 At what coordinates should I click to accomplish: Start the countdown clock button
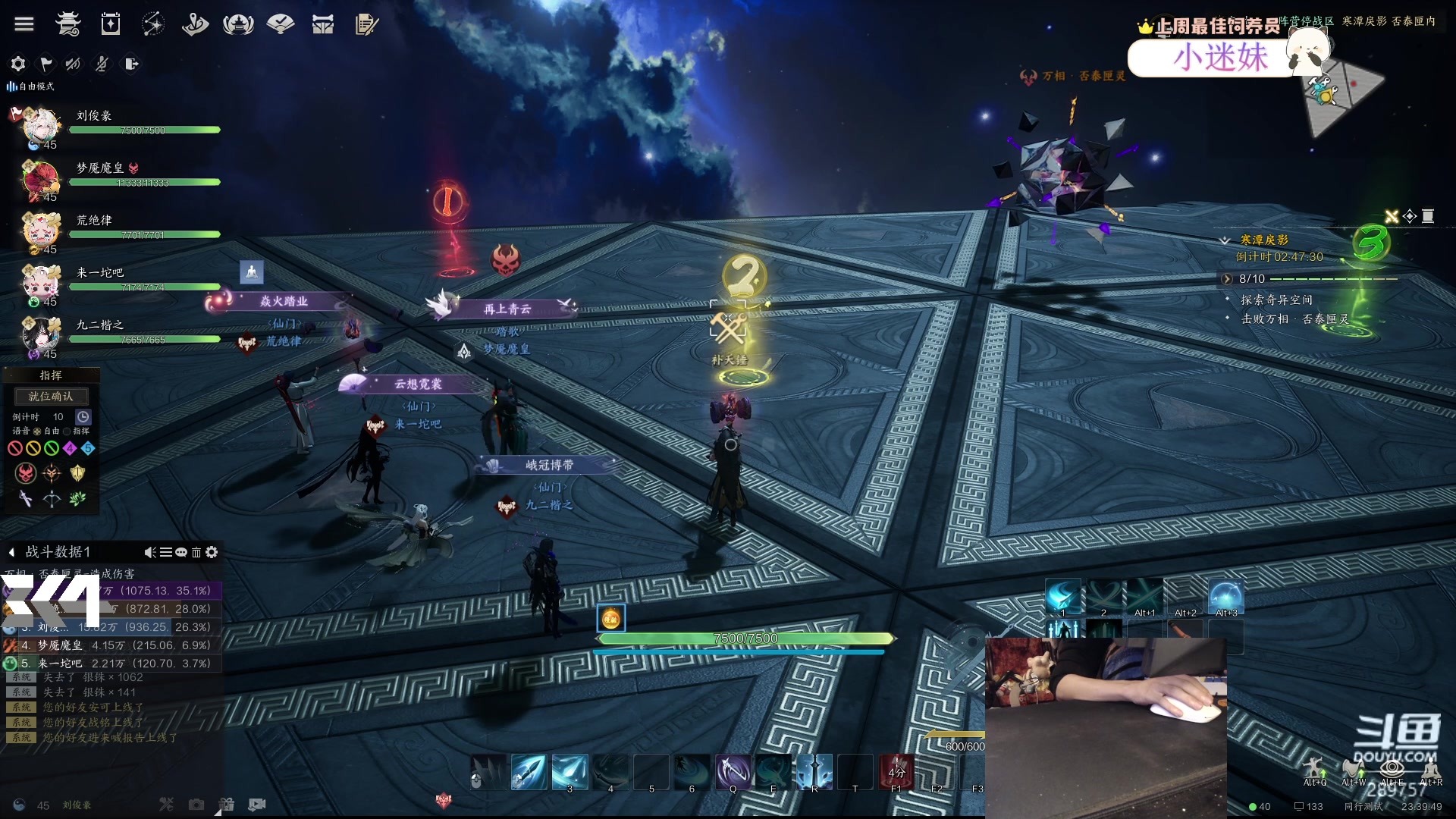point(83,416)
